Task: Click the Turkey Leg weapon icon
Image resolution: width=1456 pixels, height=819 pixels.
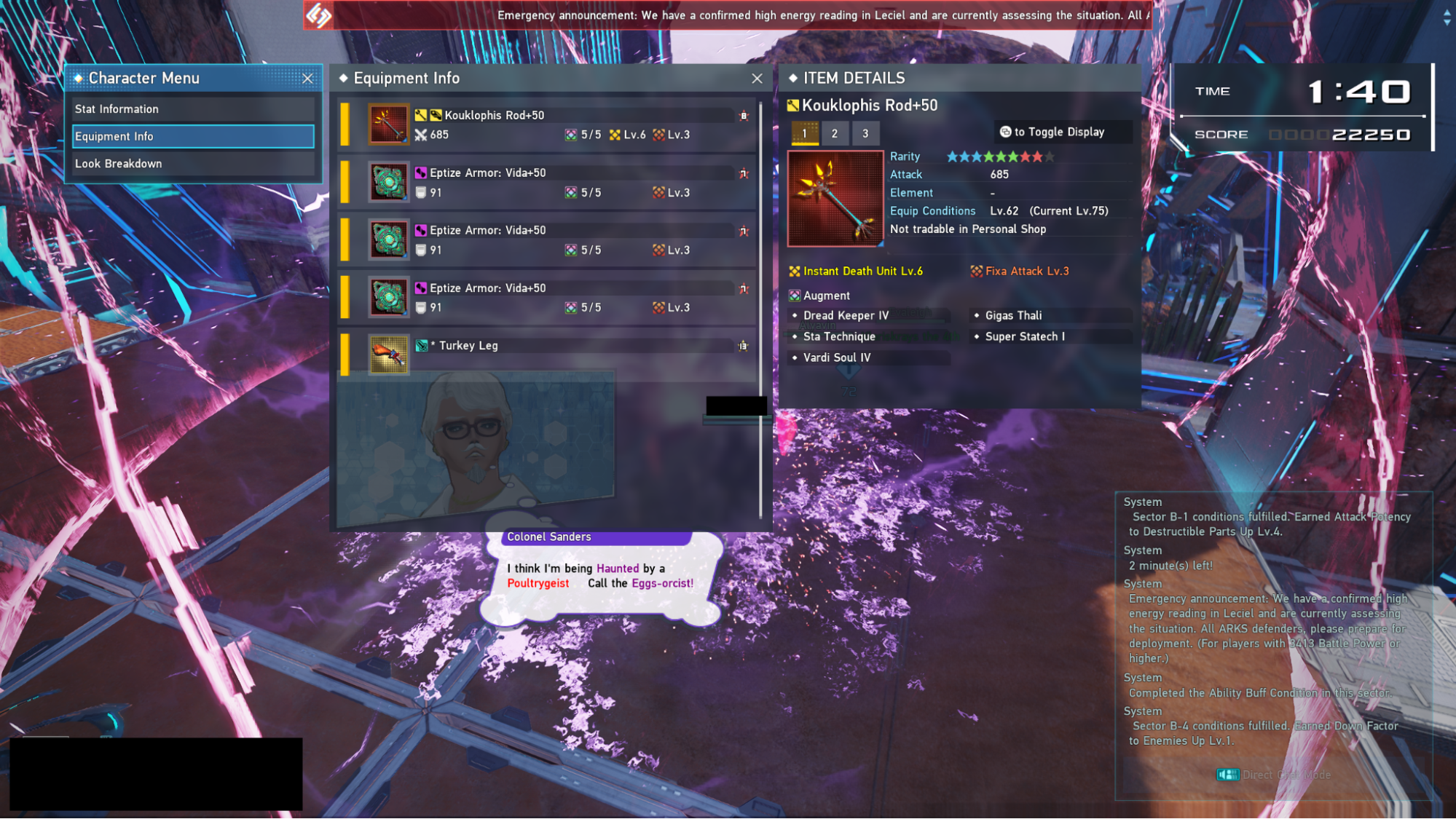Action: tap(388, 355)
